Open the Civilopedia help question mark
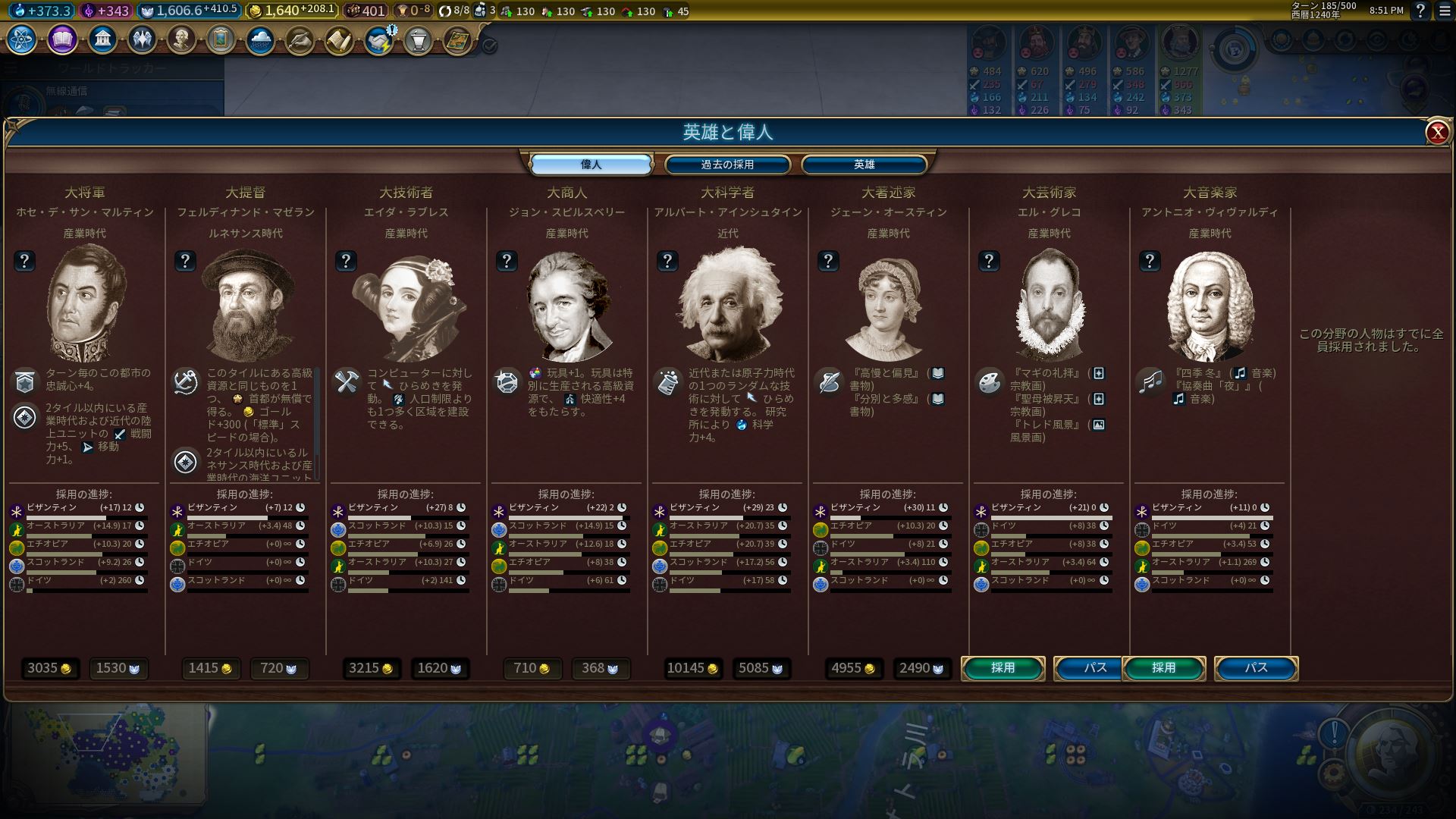The height and width of the screenshot is (819, 1456). pos(1420,11)
